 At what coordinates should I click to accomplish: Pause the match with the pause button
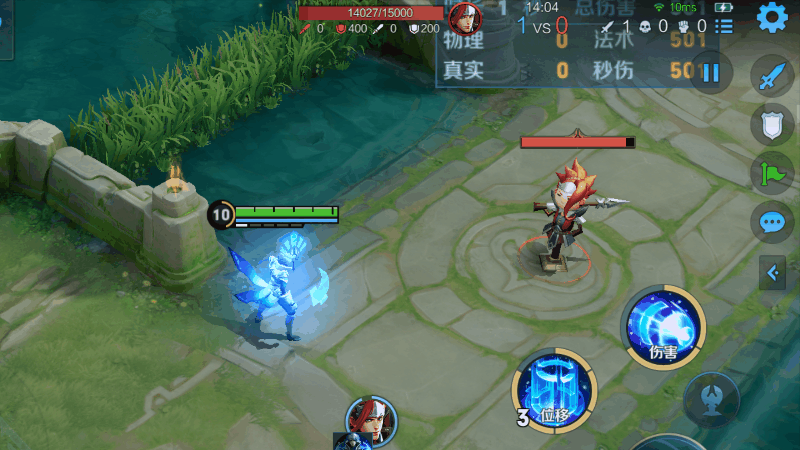coord(711,72)
